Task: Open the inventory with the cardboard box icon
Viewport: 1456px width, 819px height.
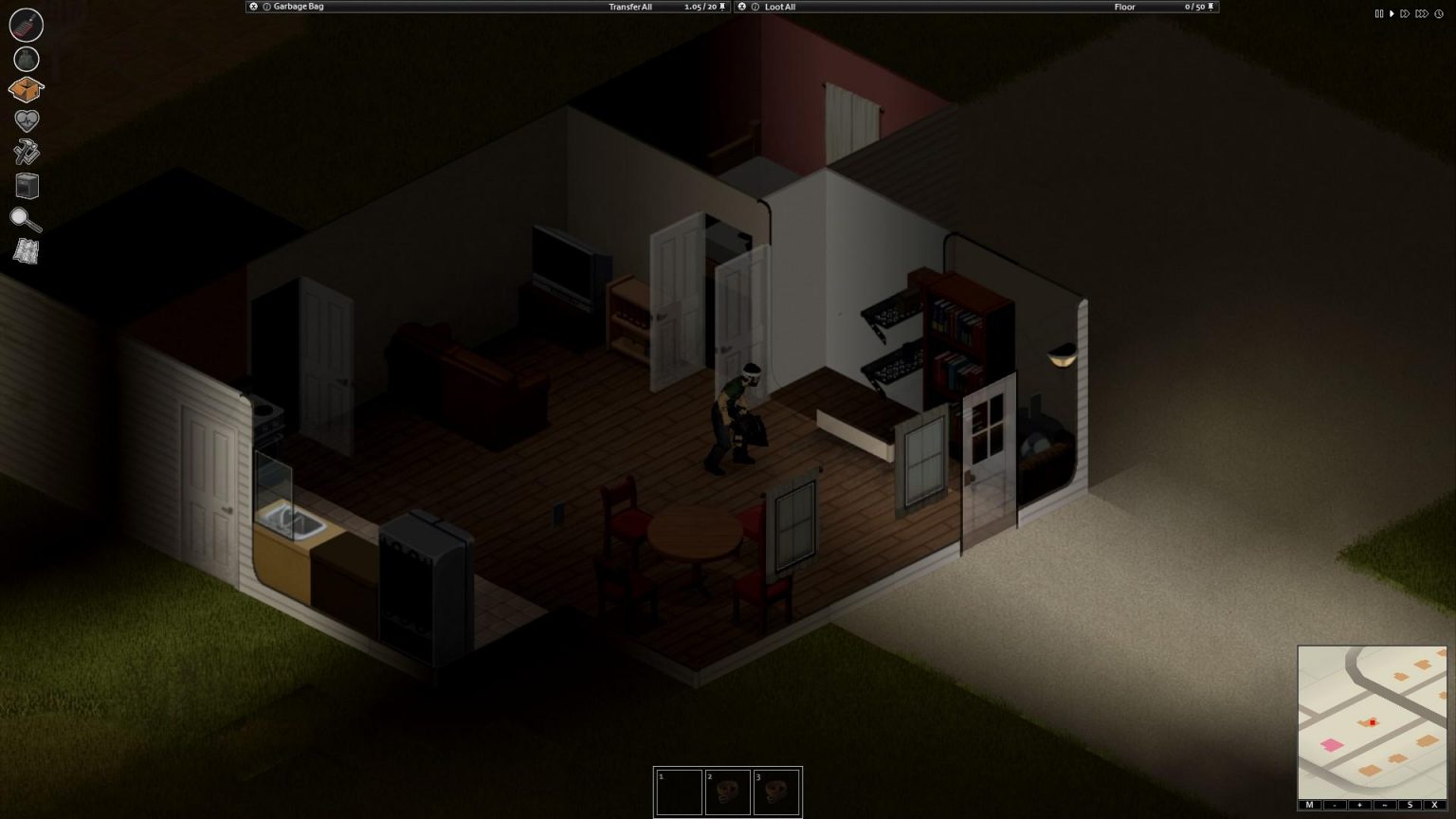Action: point(26,87)
